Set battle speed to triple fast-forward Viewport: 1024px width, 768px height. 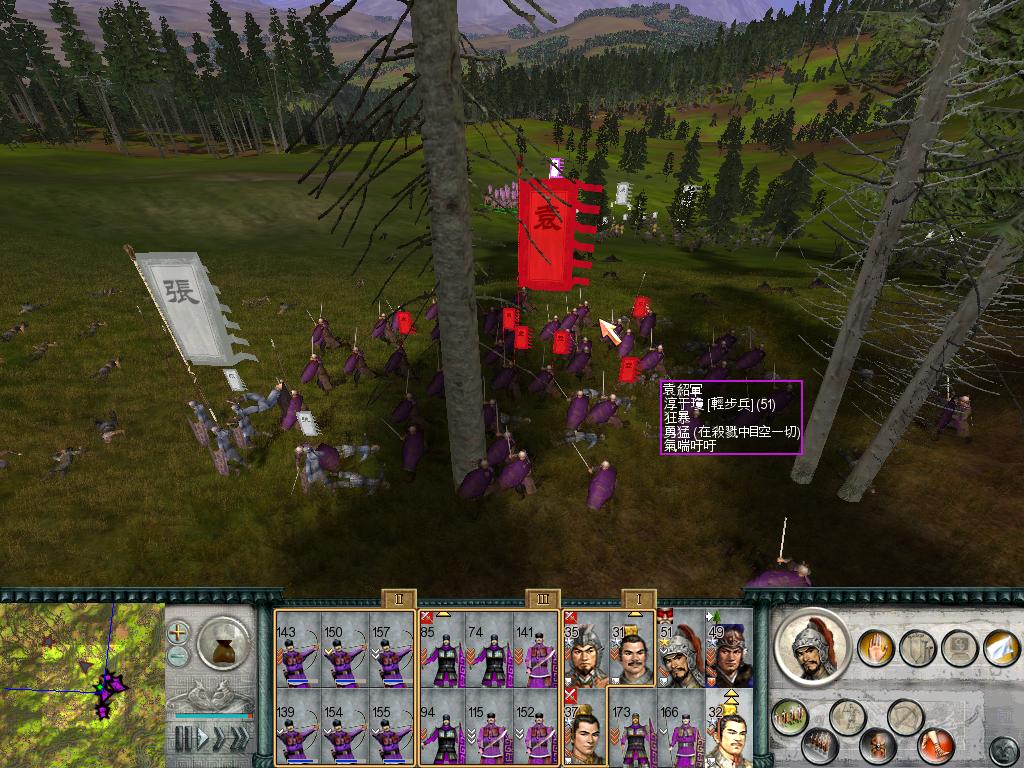coord(240,740)
